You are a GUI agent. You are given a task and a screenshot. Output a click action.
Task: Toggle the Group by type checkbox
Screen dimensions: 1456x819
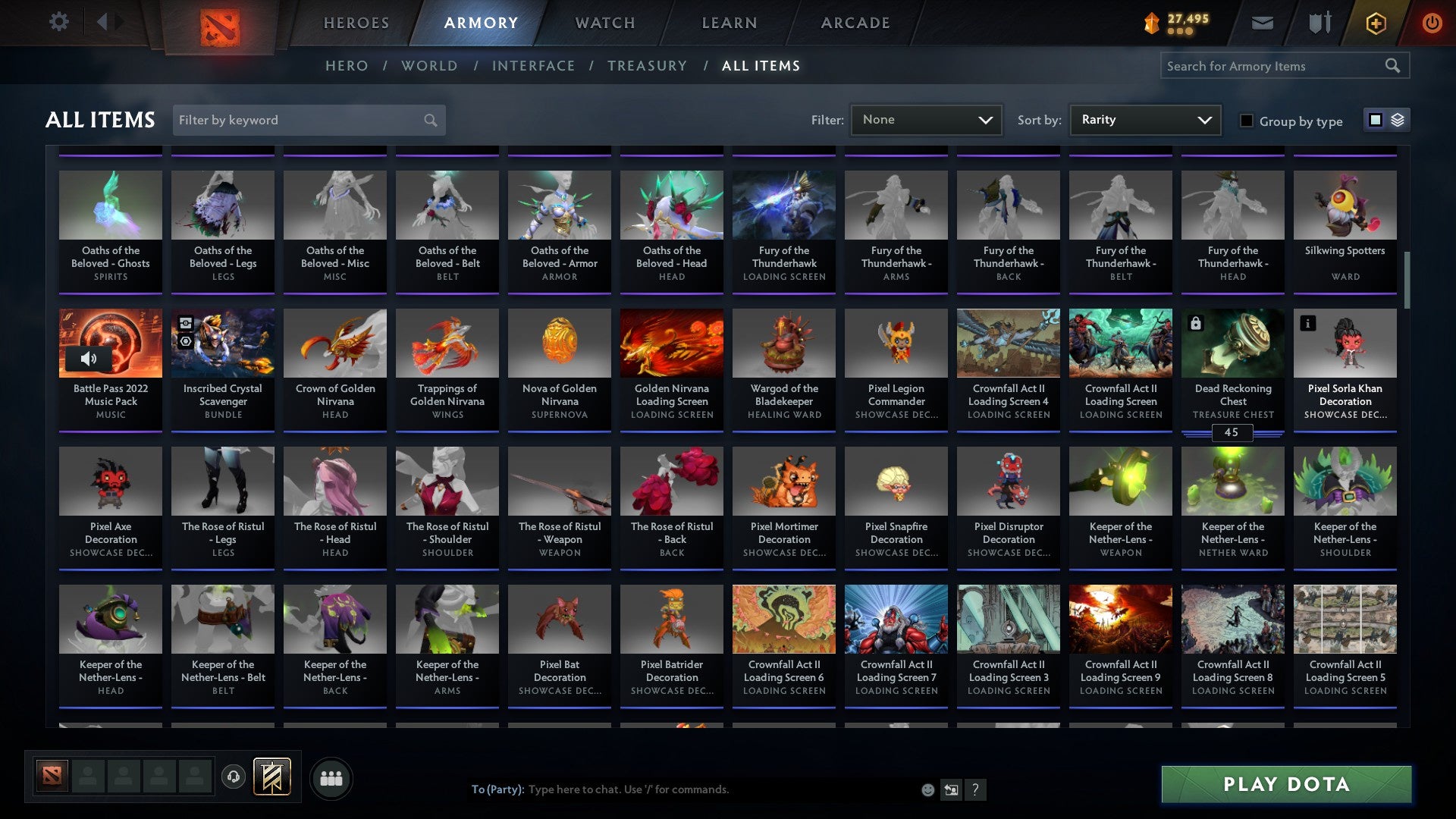point(1247,121)
